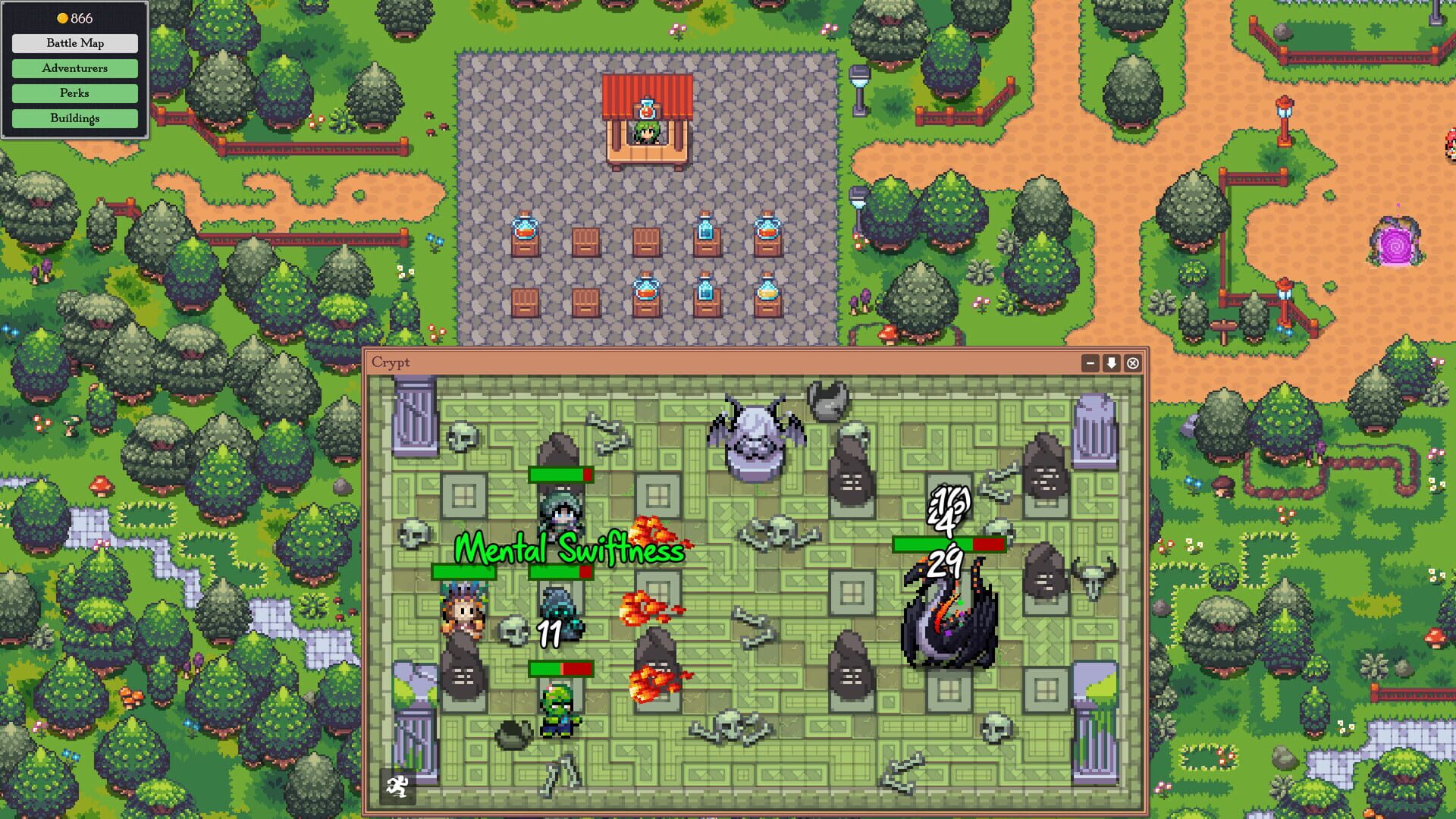Select the blonde archer adventurer
Screen dimensions: 1456x819
(x=463, y=614)
